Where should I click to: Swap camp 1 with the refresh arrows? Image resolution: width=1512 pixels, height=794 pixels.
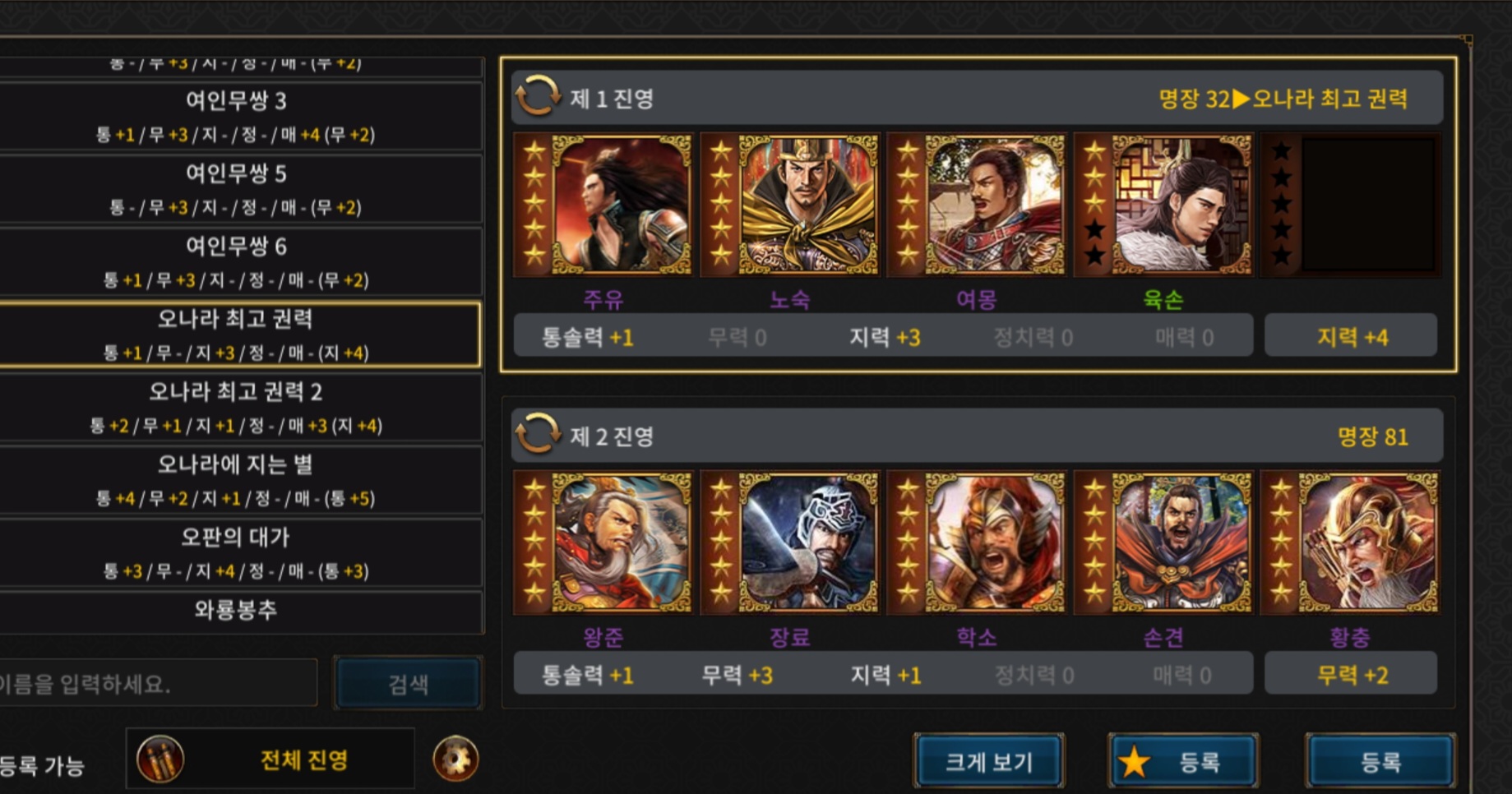[537, 97]
